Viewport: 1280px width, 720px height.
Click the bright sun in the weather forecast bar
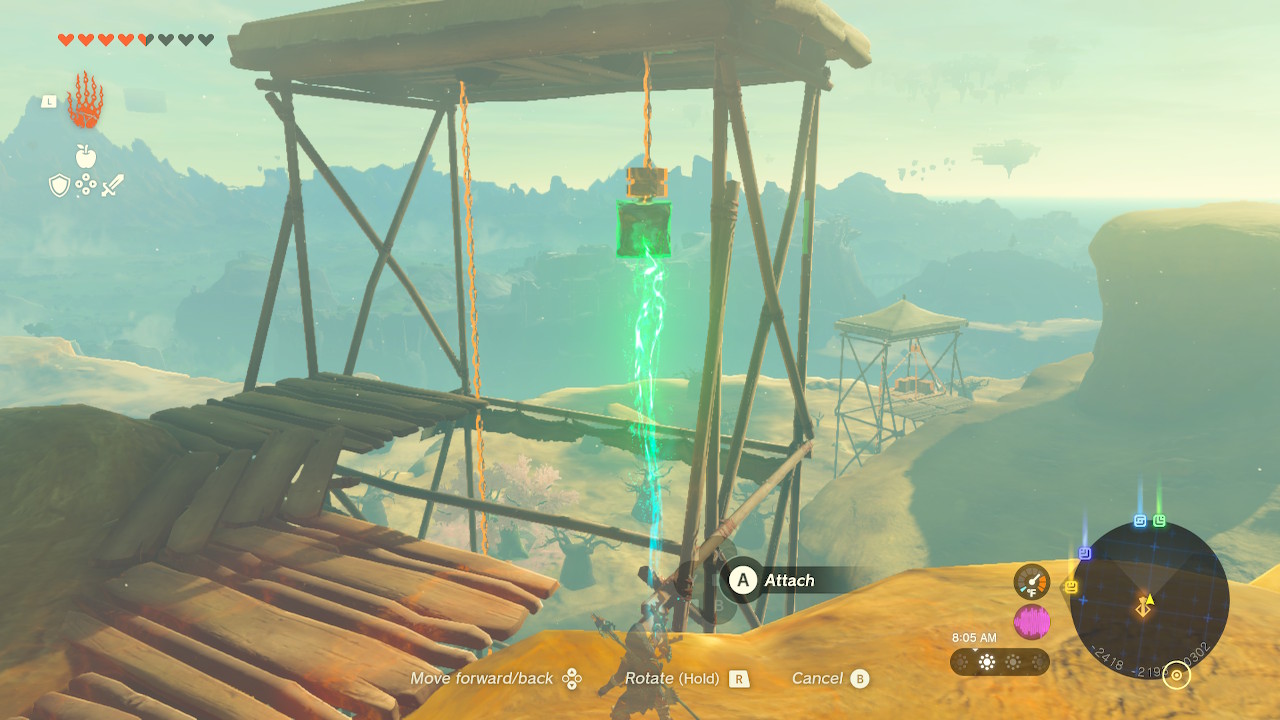click(987, 662)
